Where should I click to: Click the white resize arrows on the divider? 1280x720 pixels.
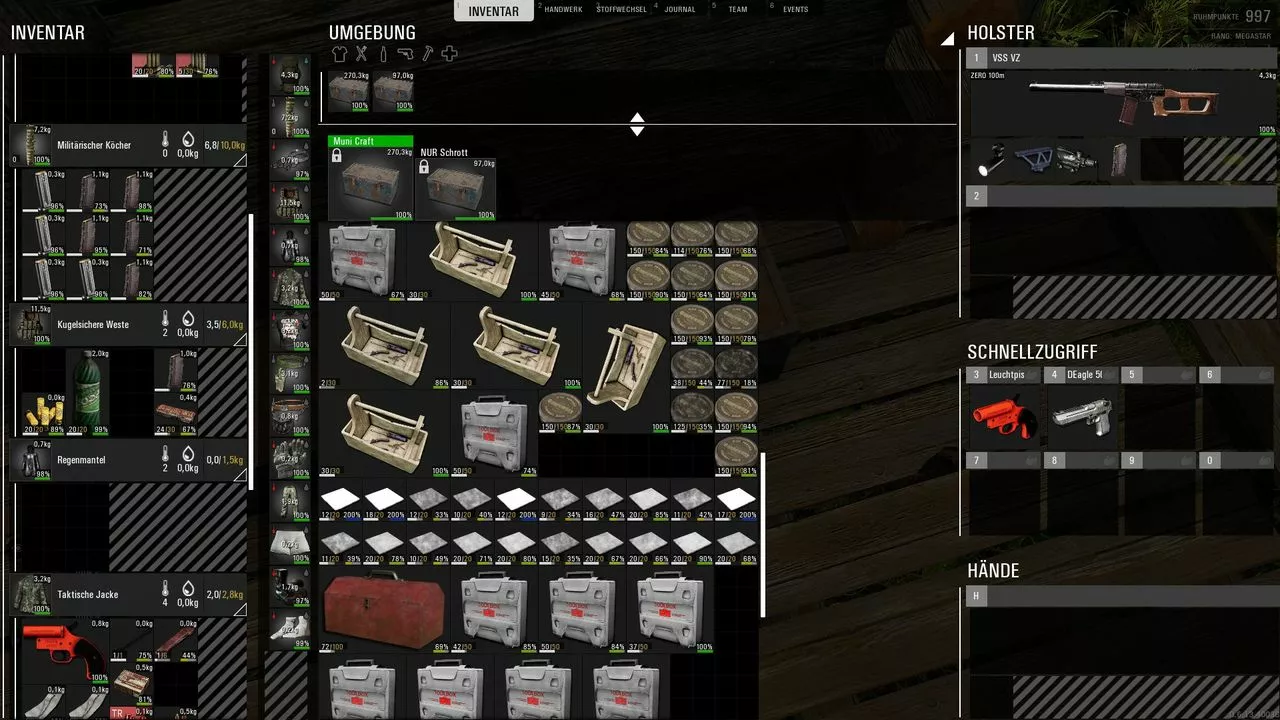[x=637, y=124]
